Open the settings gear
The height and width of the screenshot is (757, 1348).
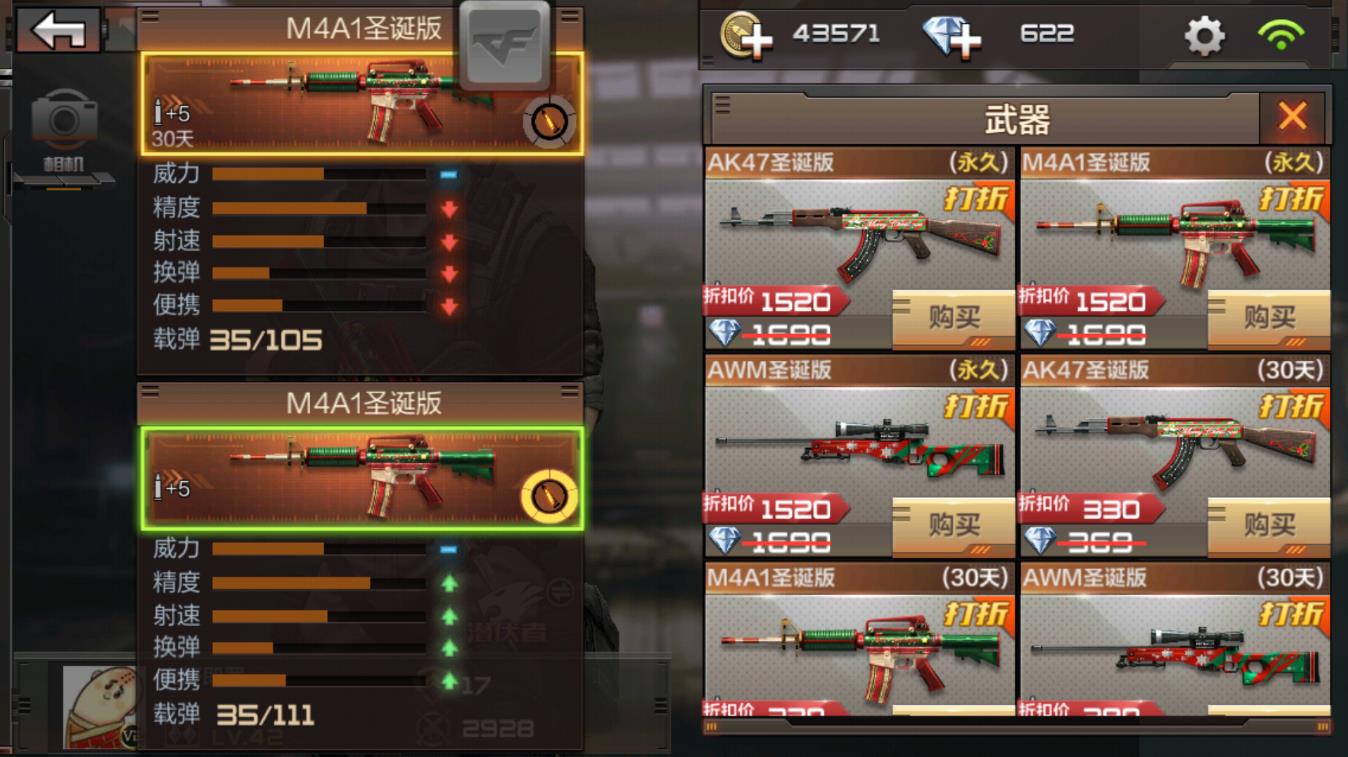[1204, 33]
